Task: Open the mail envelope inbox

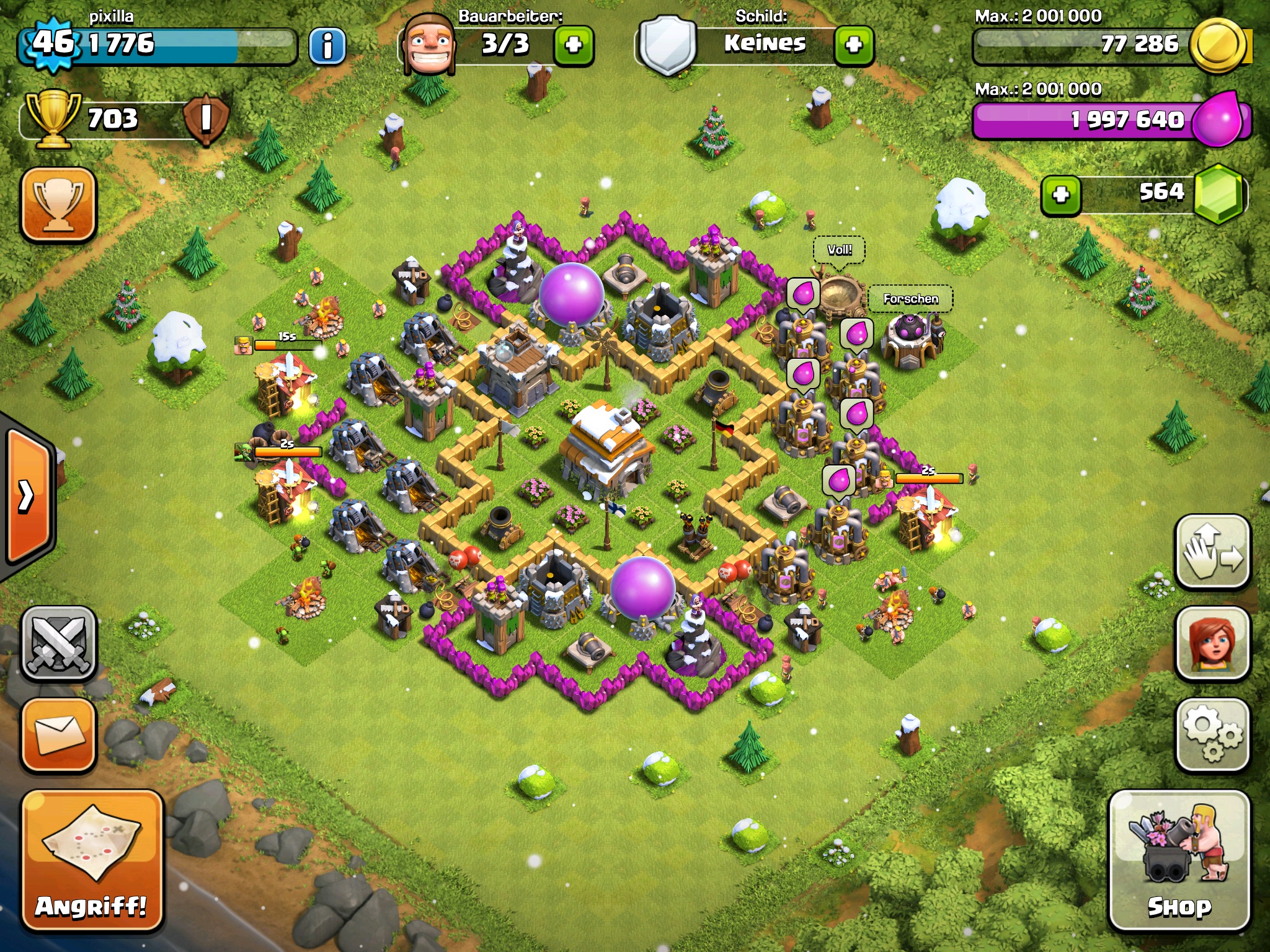Action: 60,735
